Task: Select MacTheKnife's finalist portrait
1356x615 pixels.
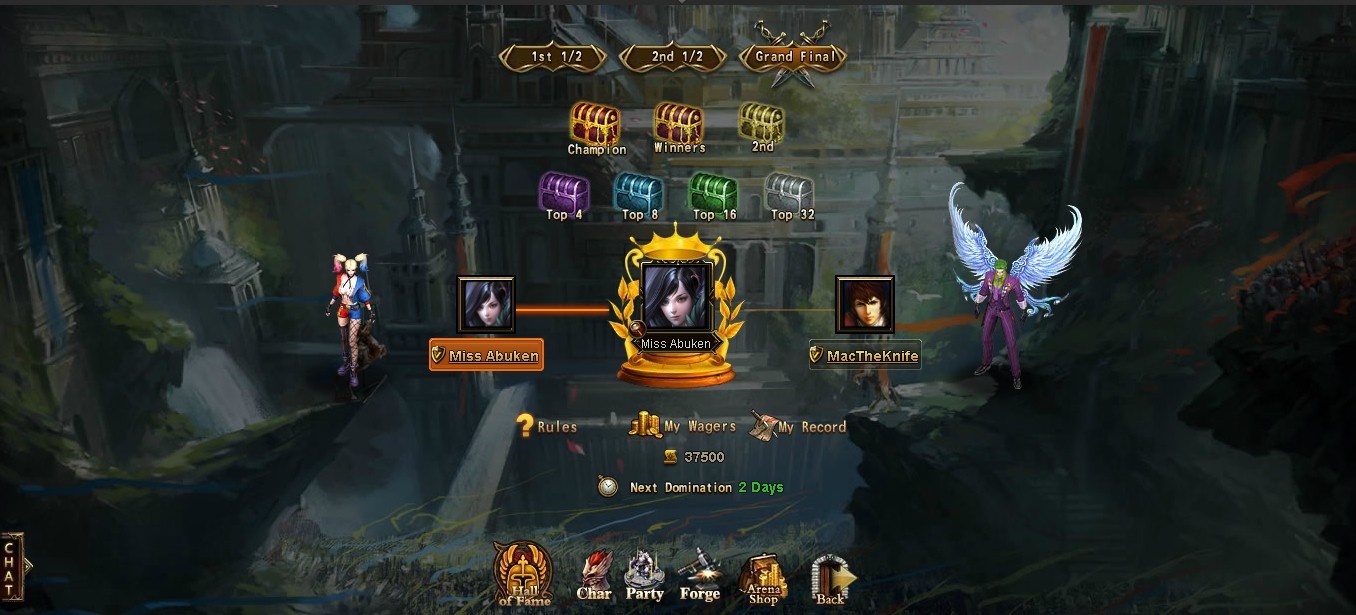Action: click(x=865, y=305)
